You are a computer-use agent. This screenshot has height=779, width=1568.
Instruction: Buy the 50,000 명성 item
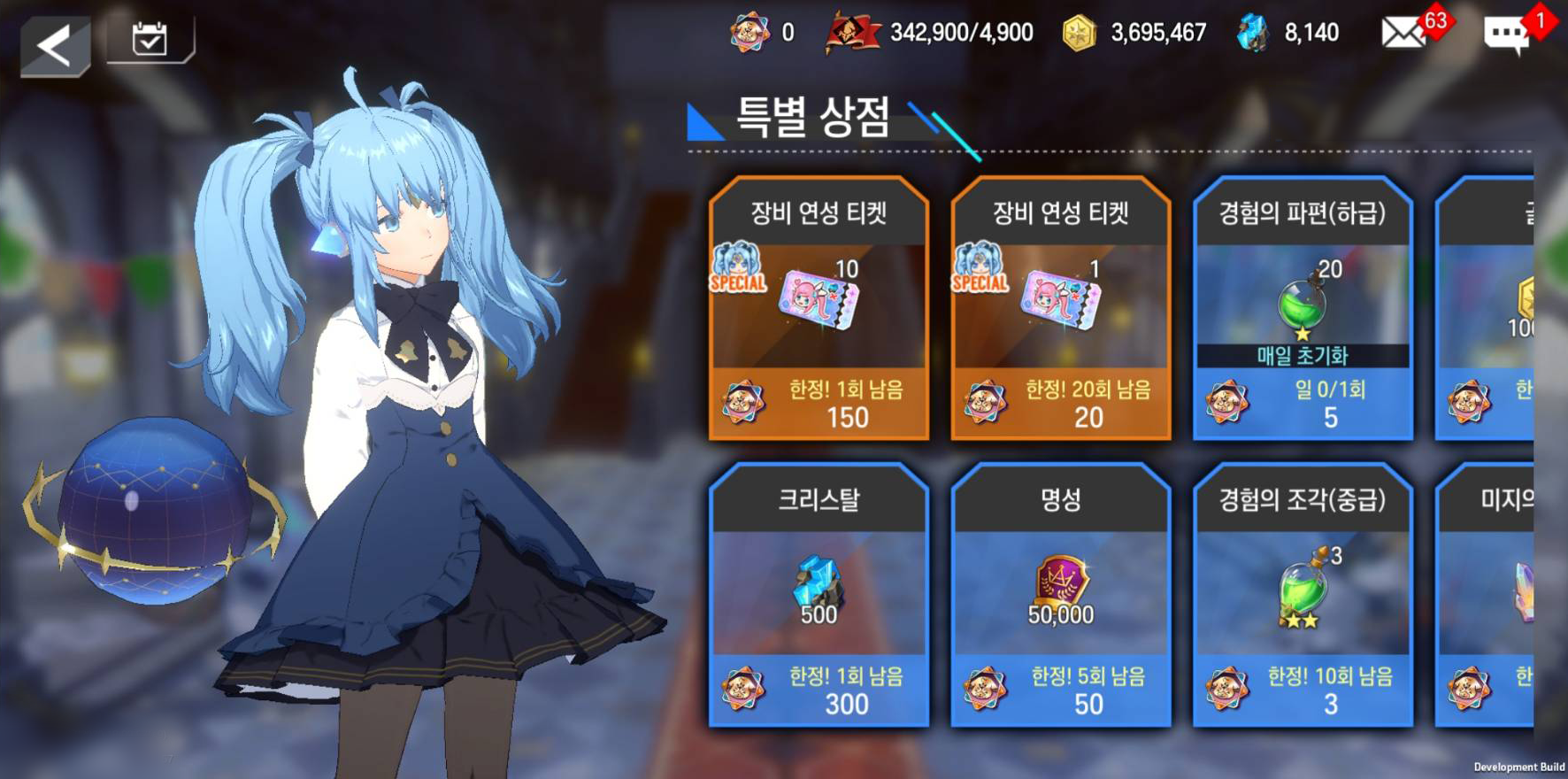[x=1060, y=595]
